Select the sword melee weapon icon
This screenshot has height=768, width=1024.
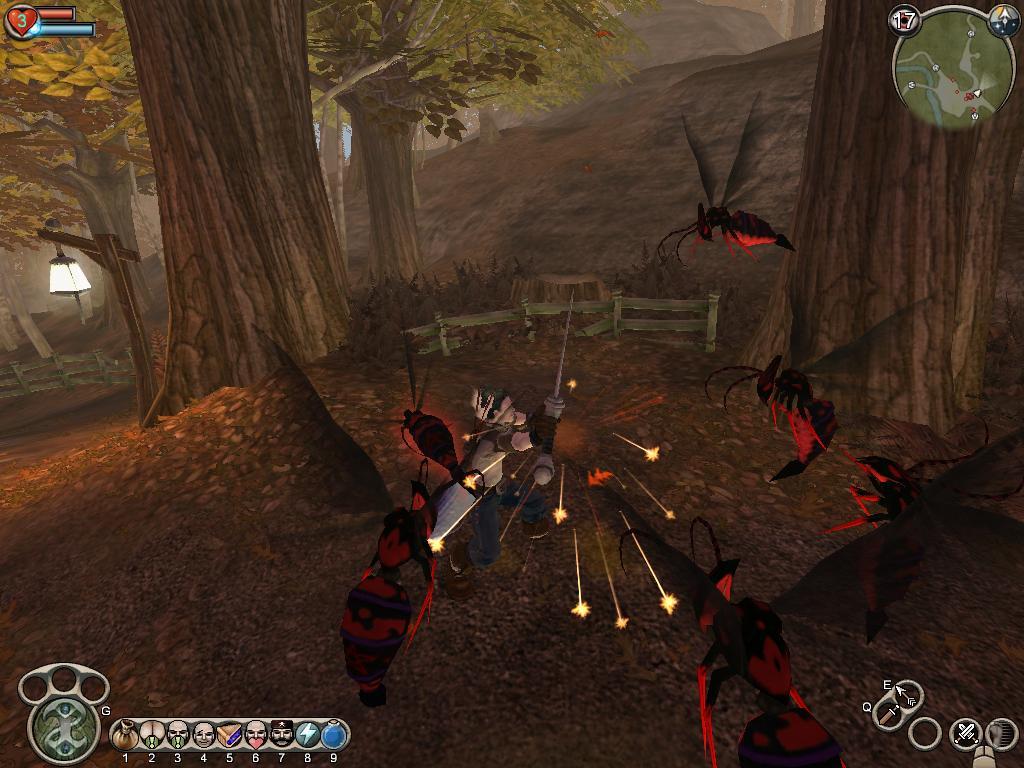pos(888,714)
